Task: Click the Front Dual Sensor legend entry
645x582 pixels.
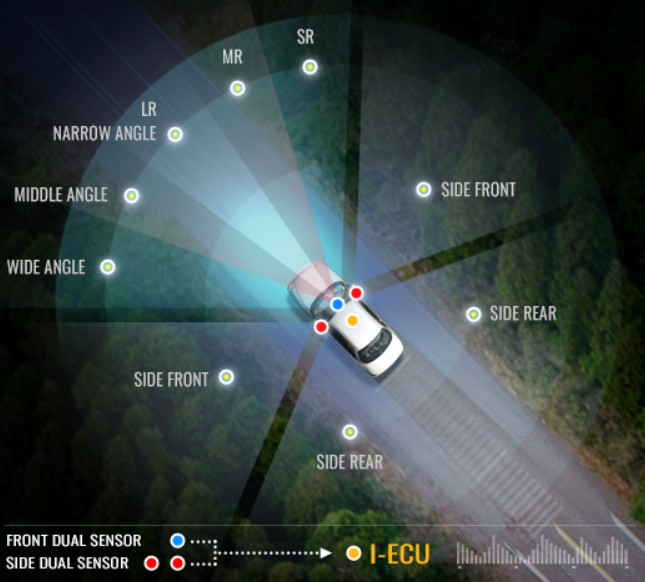Action: (x=73, y=541)
